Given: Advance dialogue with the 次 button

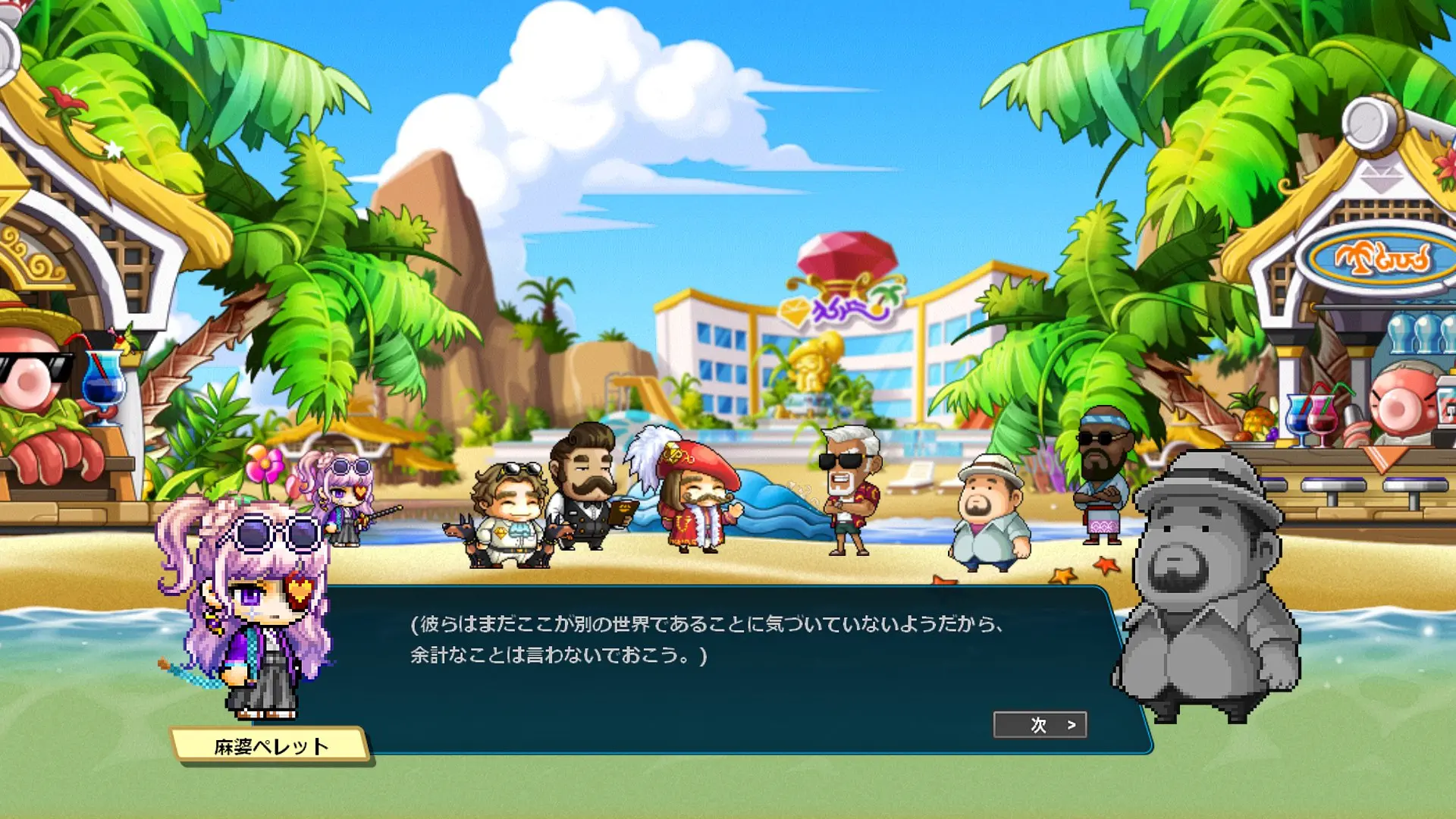Looking at the screenshot, I should click(1040, 725).
